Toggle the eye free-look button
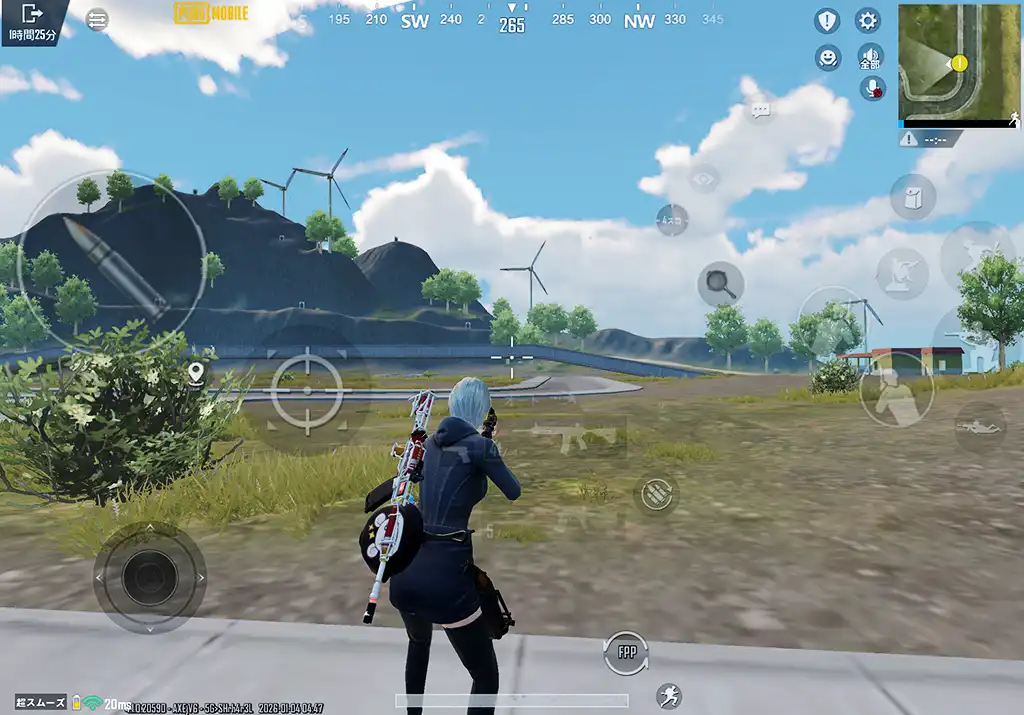The image size is (1024, 715). [704, 179]
